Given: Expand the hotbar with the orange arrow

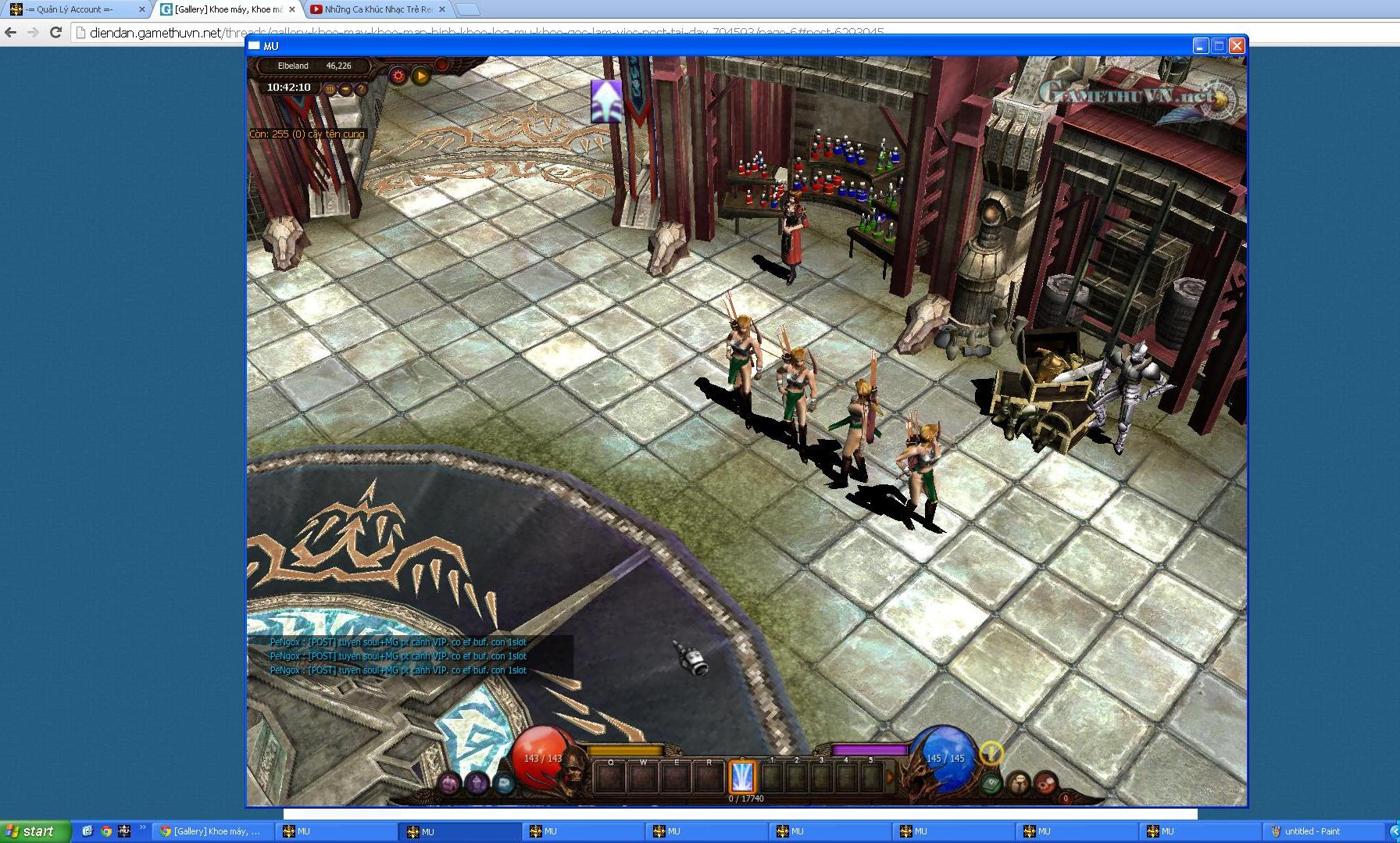Looking at the screenshot, I should coord(889,777).
